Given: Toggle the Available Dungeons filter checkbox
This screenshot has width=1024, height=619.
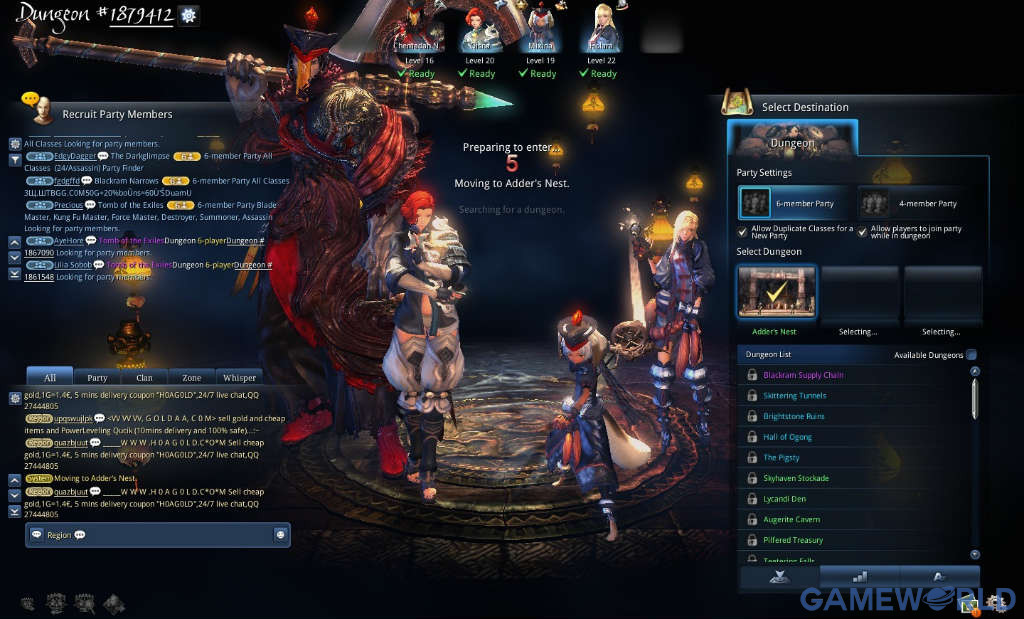Looking at the screenshot, I should click(x=972, y=355).
